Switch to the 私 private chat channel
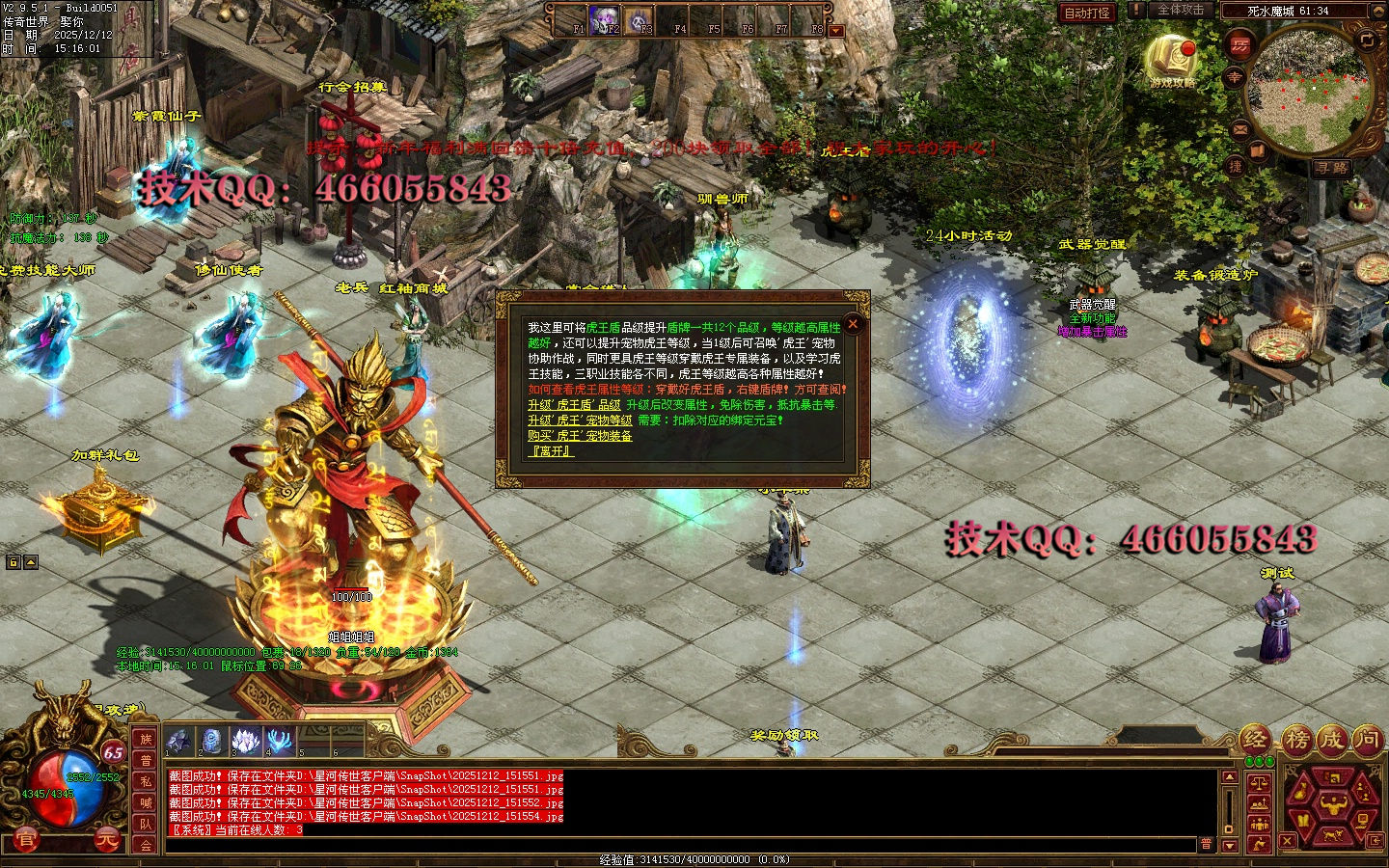The height and width of the screenshot is (868, 1389). click(146, 781)
